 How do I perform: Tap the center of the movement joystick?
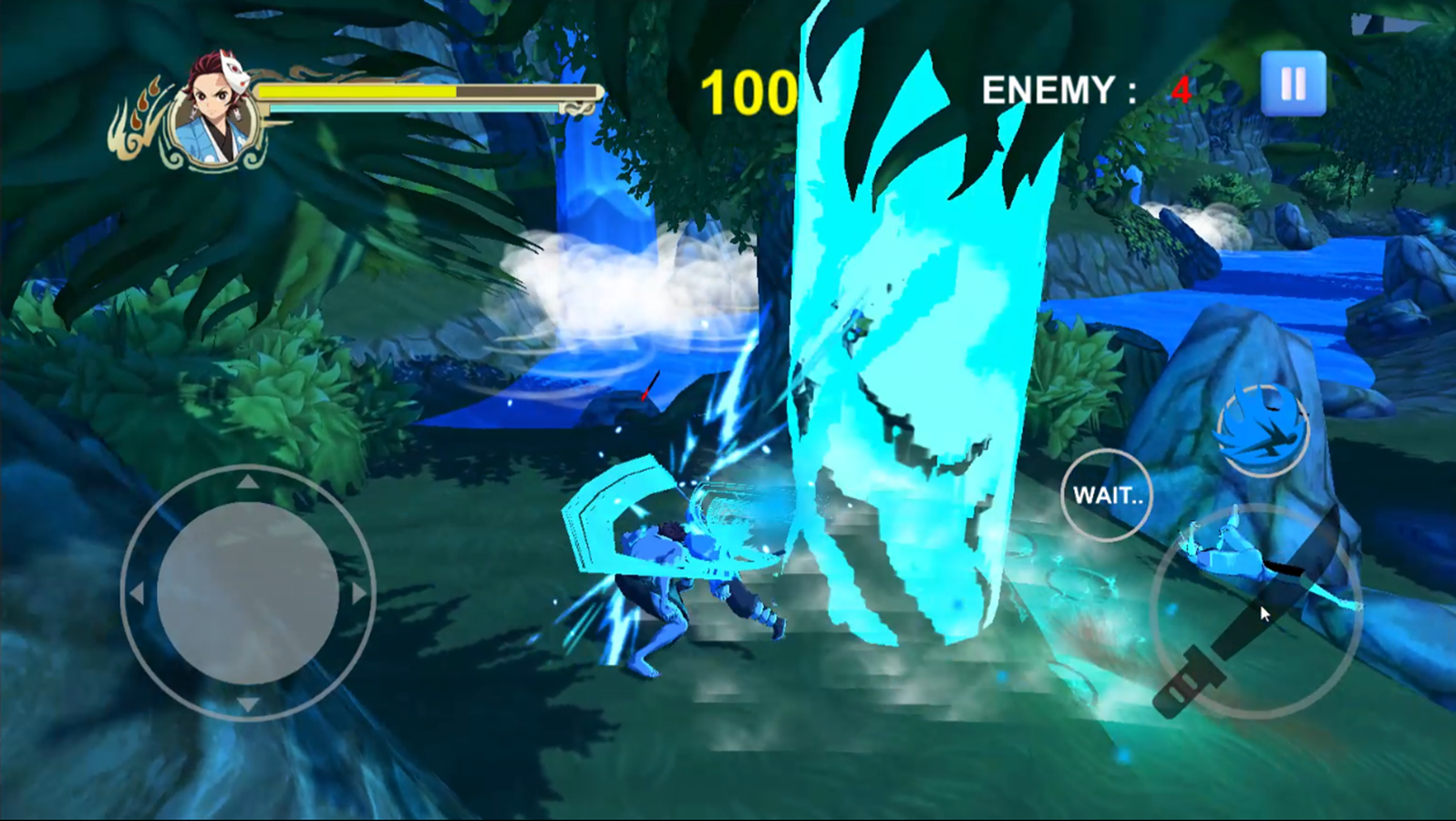(x=246, y=593)
